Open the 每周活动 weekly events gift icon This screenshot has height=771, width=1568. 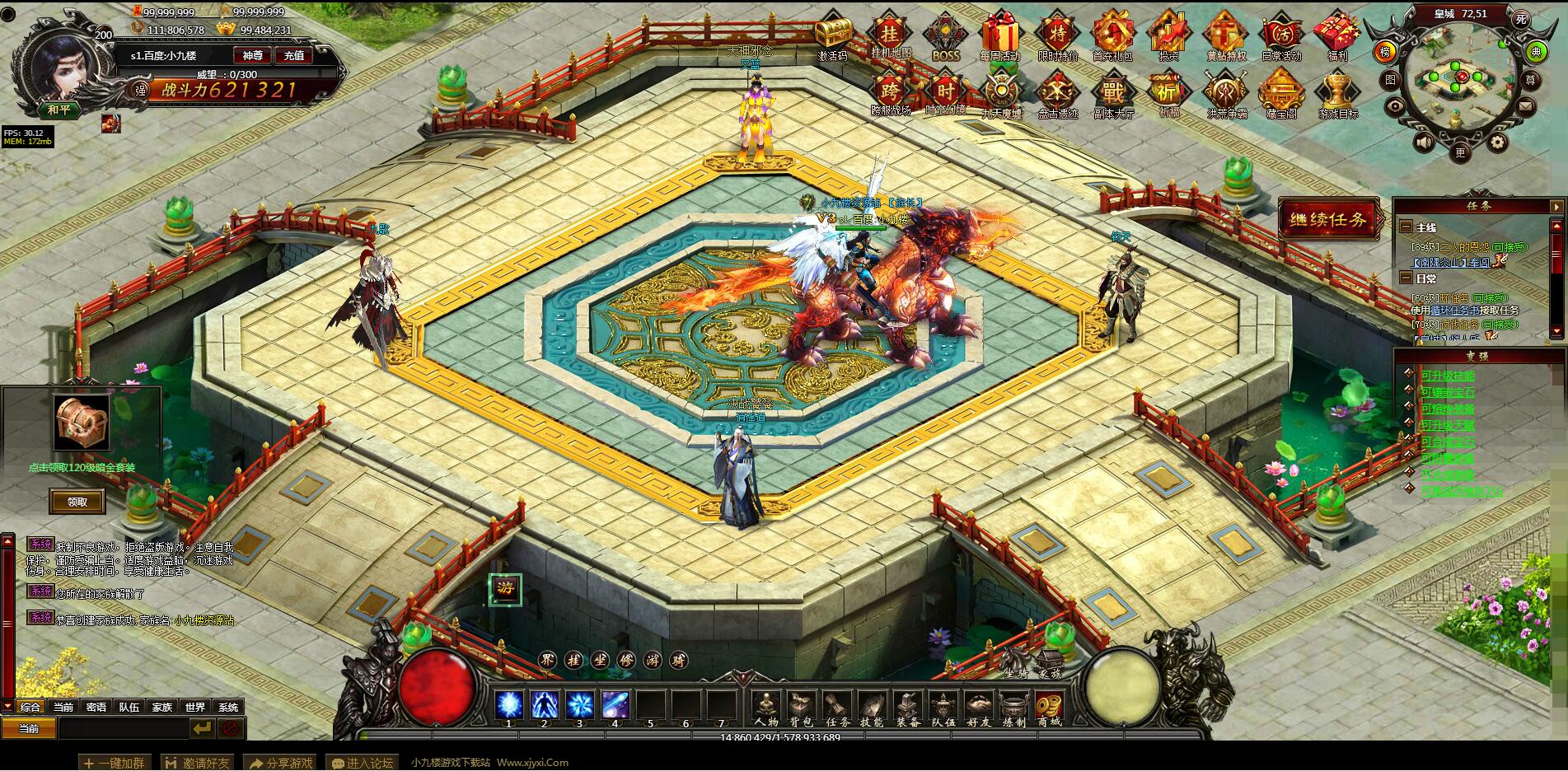[x=999, y=37]
